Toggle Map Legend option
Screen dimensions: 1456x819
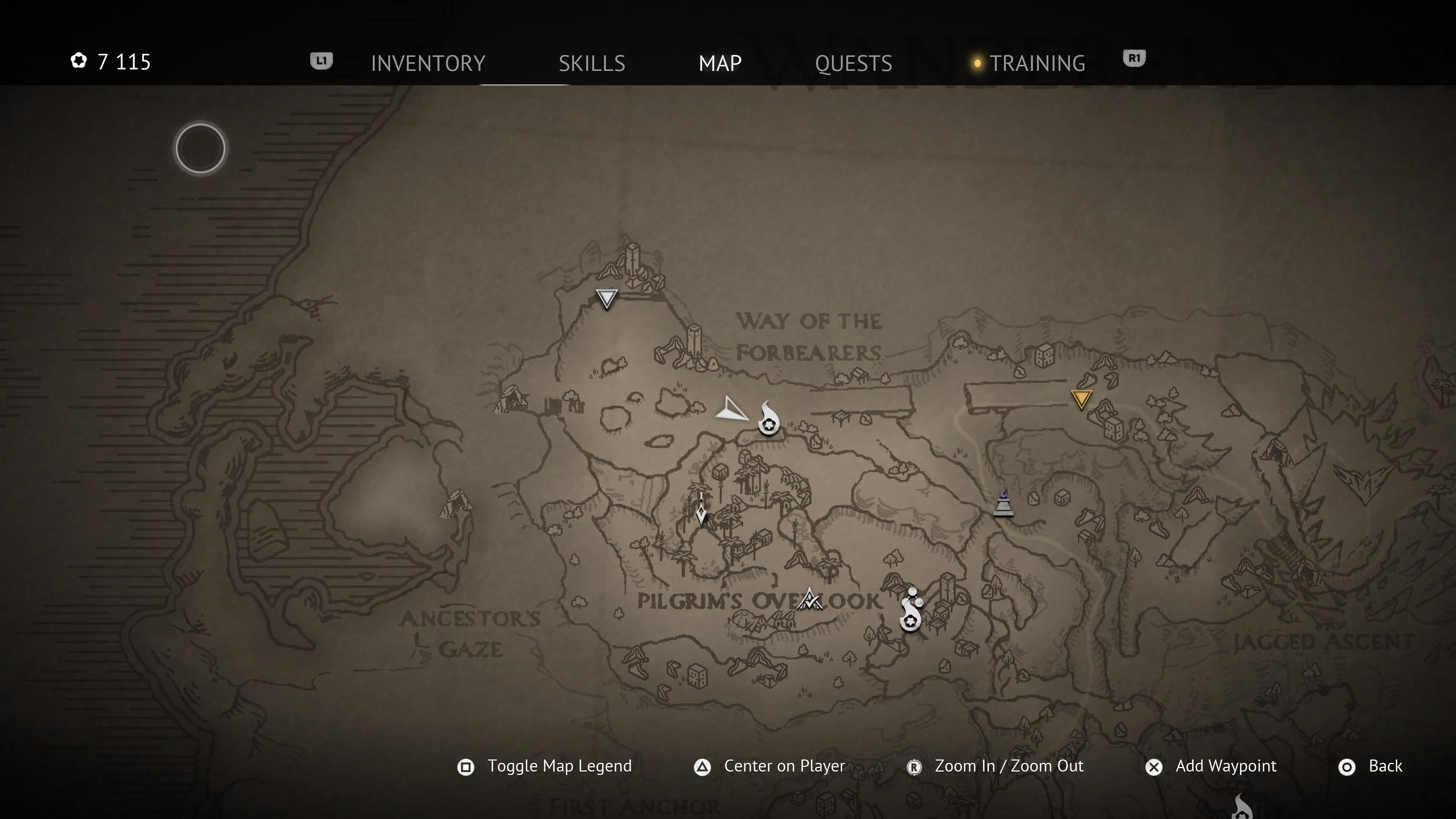pyautogui.click(x=559, y=766)
